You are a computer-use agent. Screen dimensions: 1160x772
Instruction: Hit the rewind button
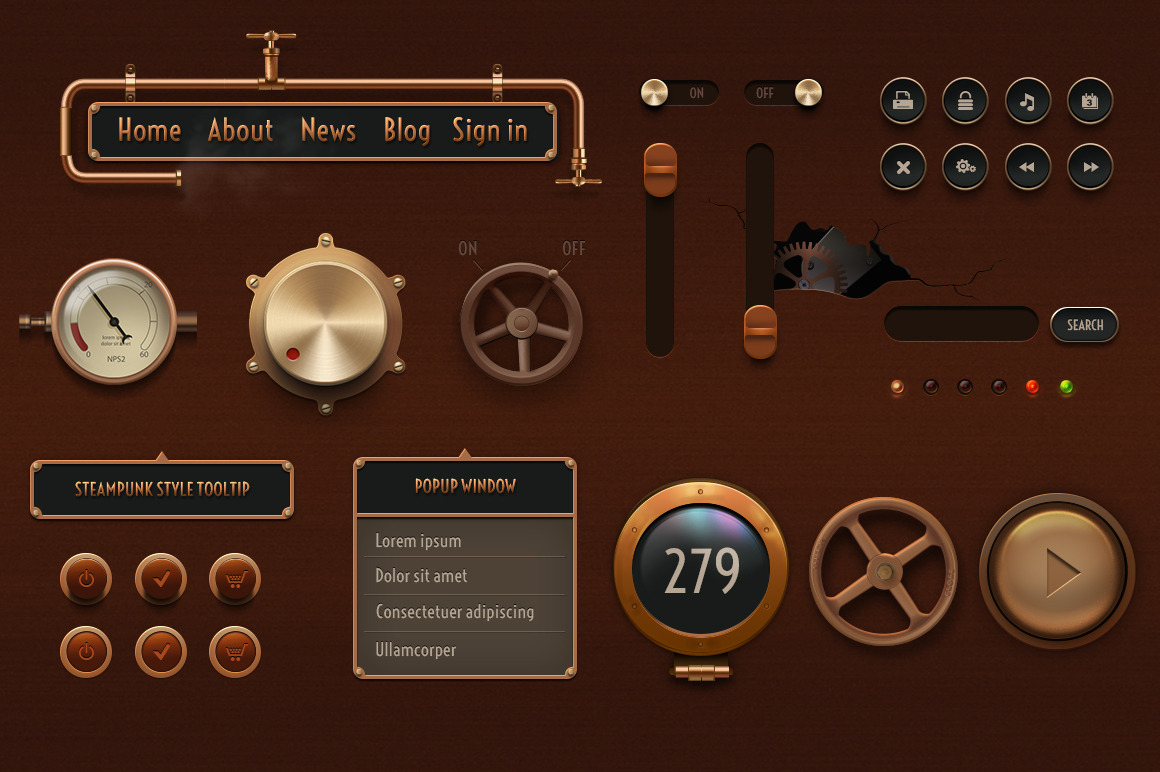[x=1027, y=167]
